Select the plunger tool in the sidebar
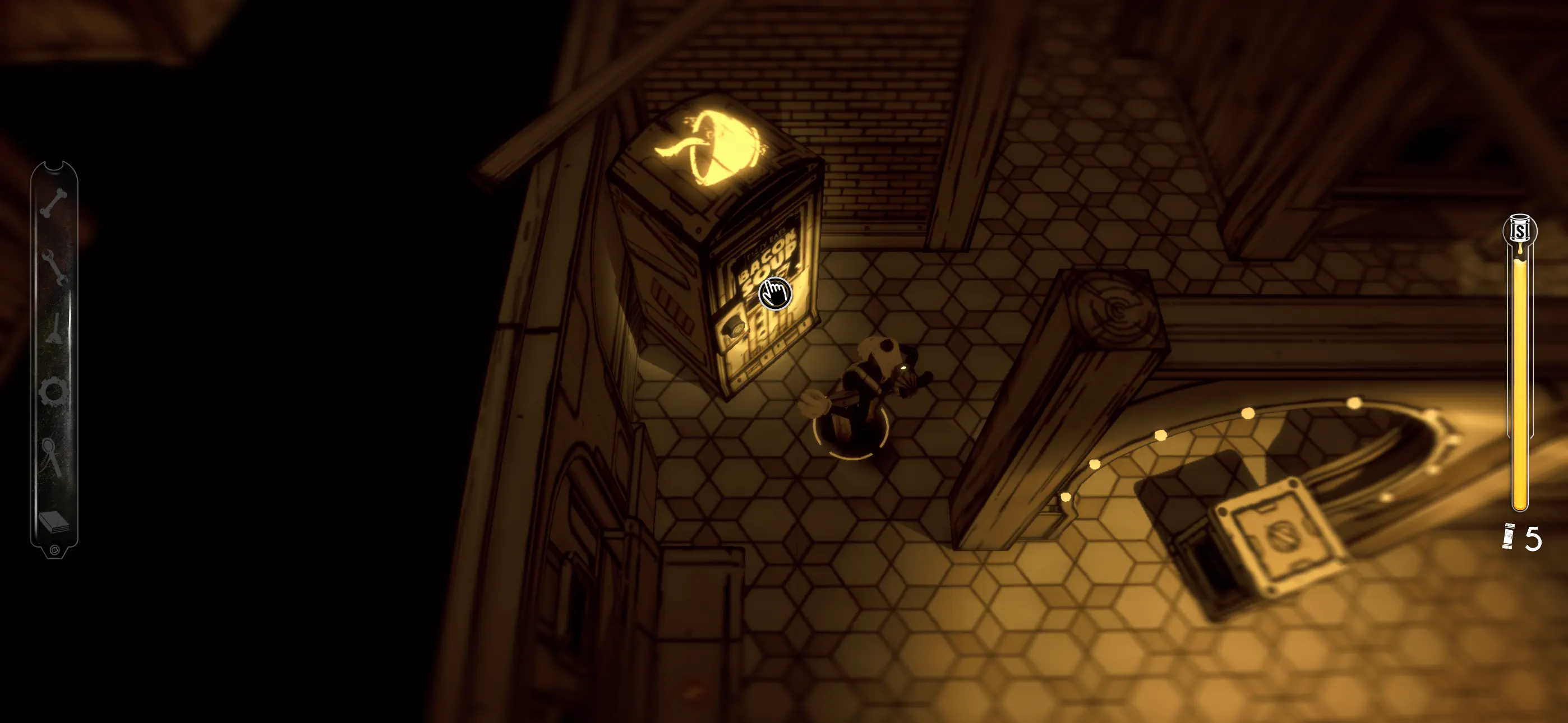This screenshot has width=1568, height=723. pos(55,327)
